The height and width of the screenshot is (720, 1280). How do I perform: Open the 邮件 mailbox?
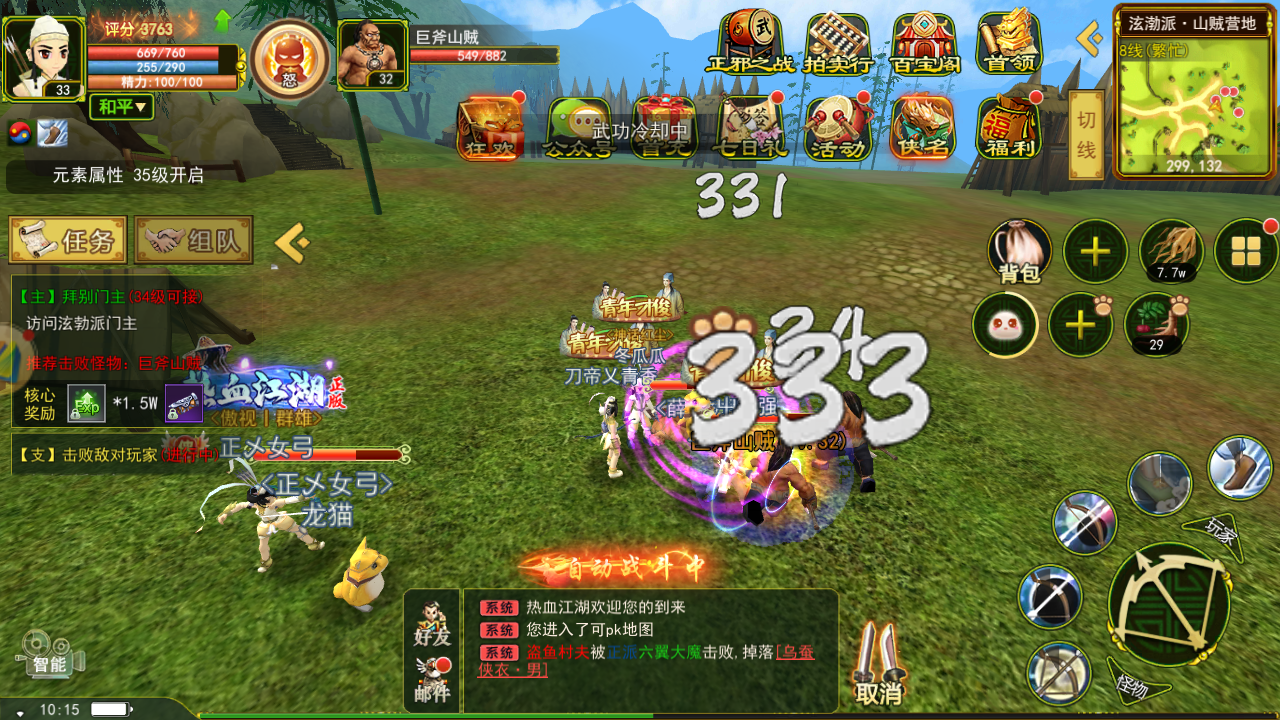pos(432,679)
